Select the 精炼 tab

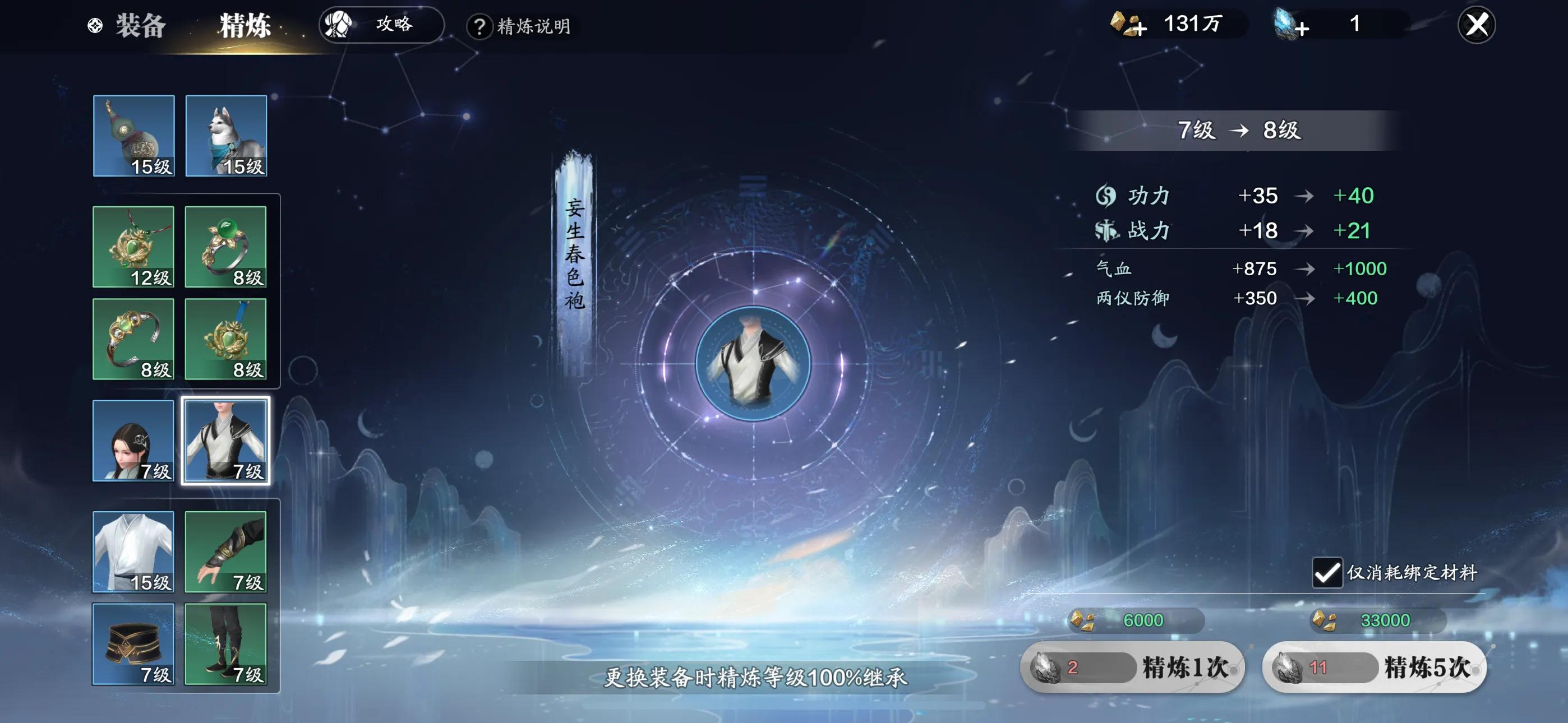pos(245,26)
